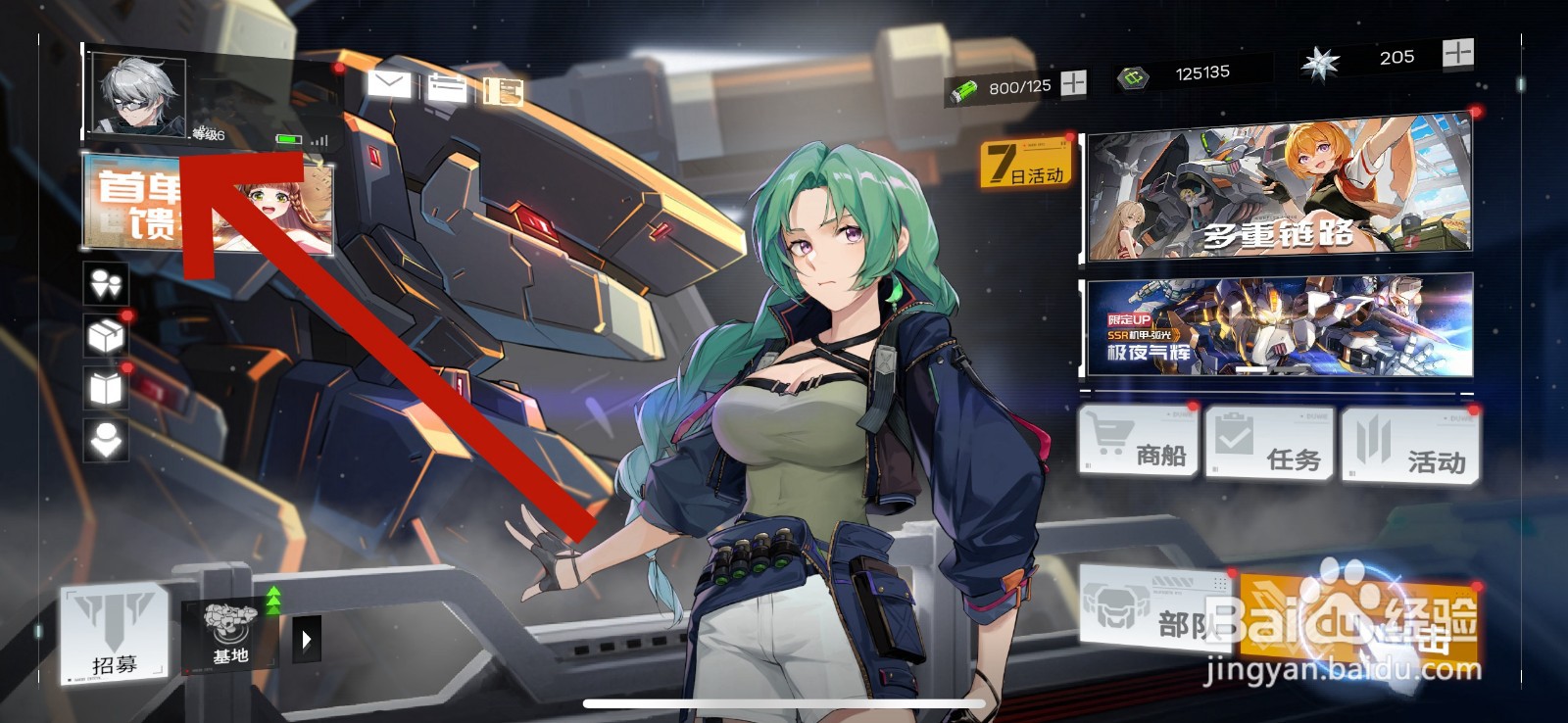Open the friends icon with two figures
The image size is (1568, 723).
(x=106, y=284)
